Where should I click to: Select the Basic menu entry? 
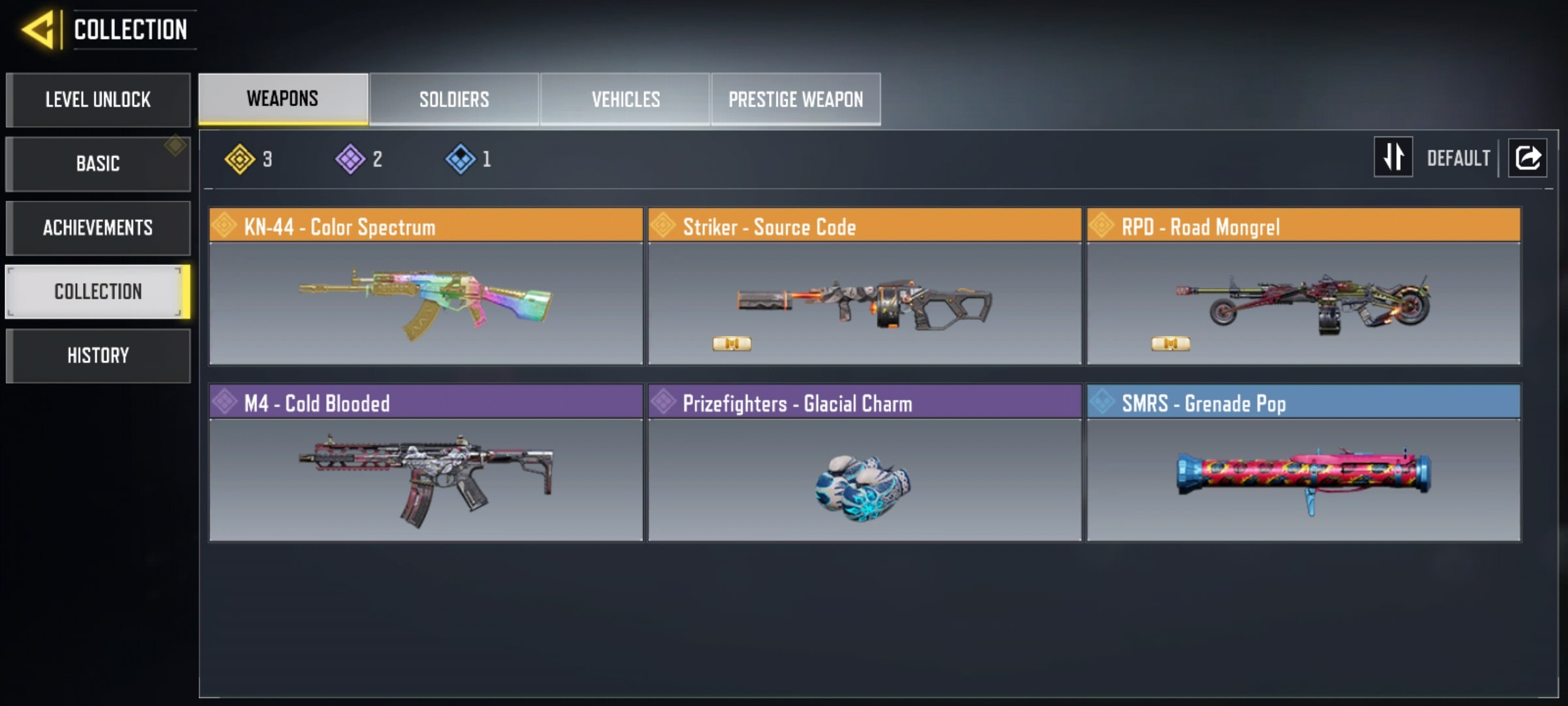click(98, 163)
